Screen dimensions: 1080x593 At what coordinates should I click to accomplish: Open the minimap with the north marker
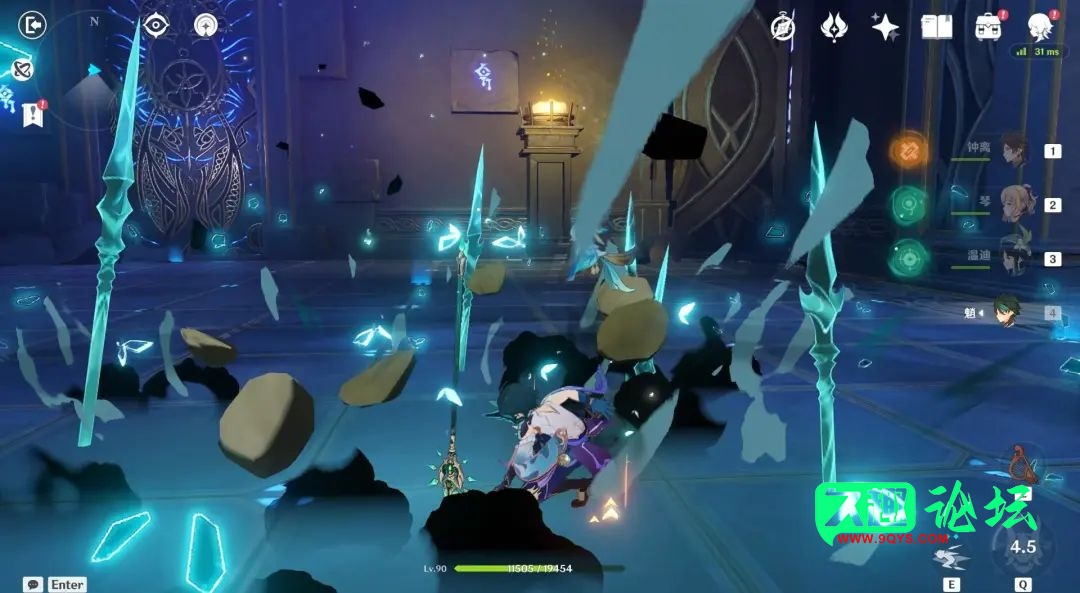click(95, 70)
